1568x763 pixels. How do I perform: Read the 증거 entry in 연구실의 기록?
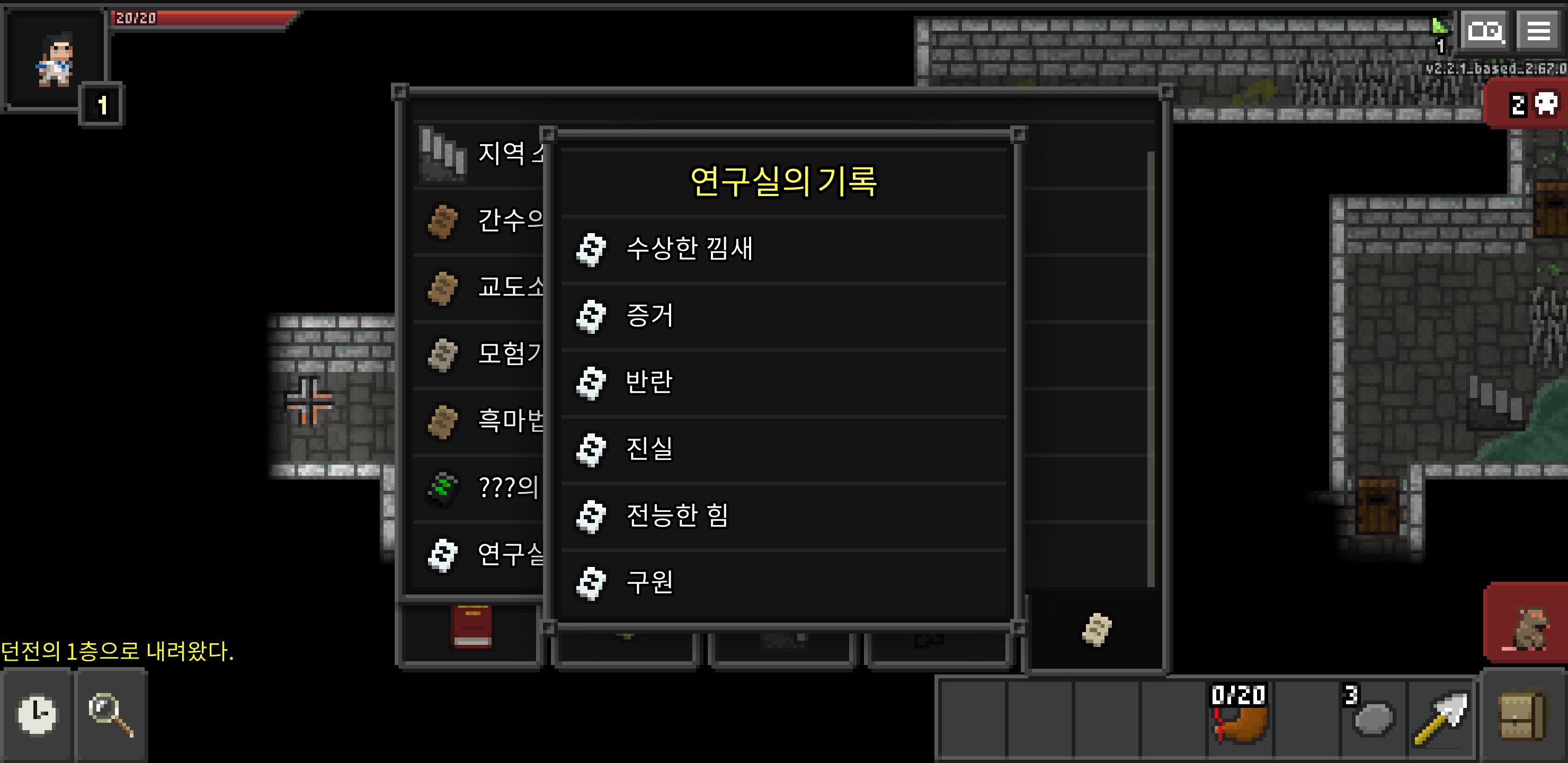point(648,316)
